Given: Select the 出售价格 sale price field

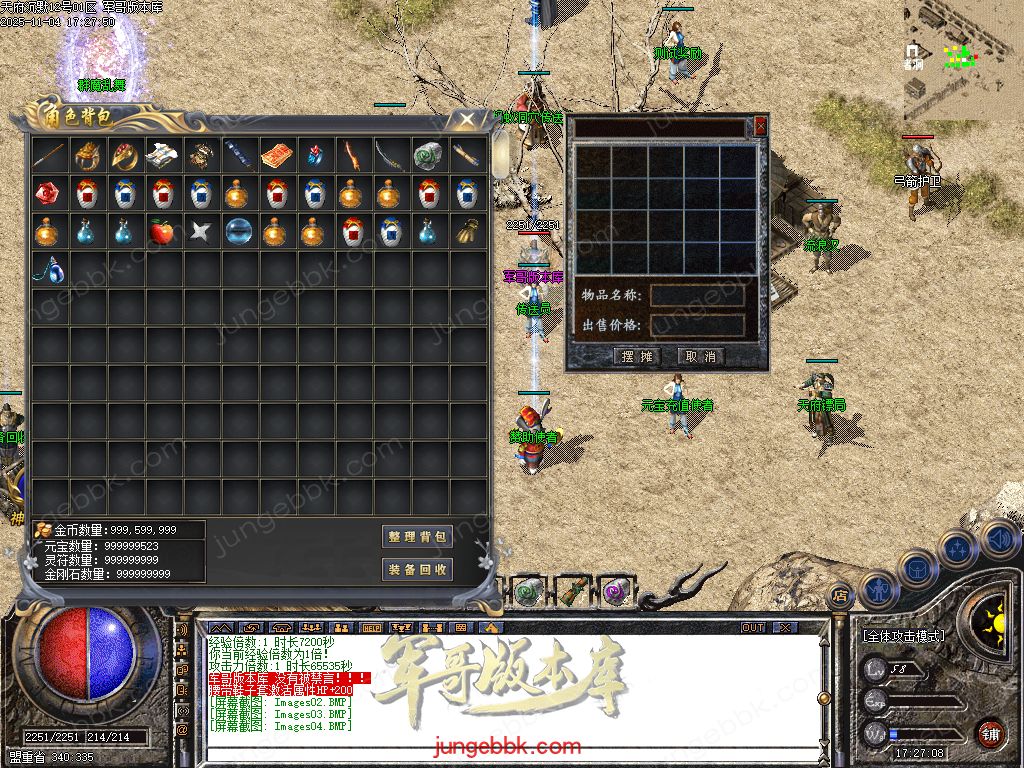Looking at the screenshot, I should [697, 325].
